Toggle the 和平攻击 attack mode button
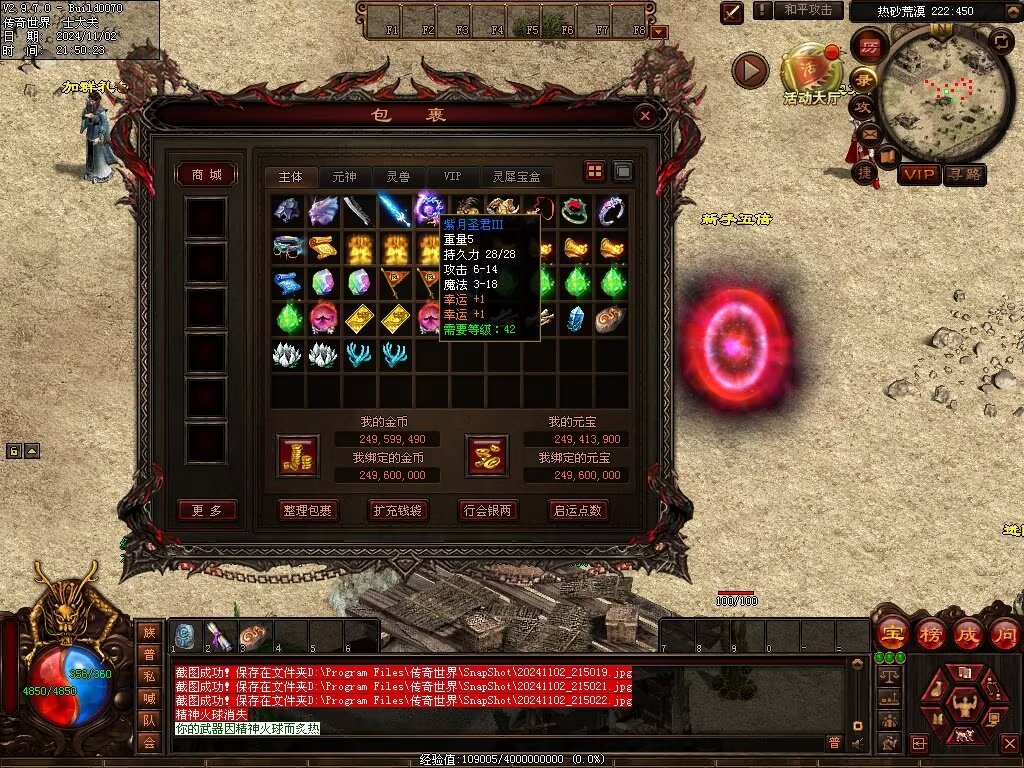Image resolution: width=1024 pixels, height=768 pixels. pyautogui.click(x=807, y=10)
